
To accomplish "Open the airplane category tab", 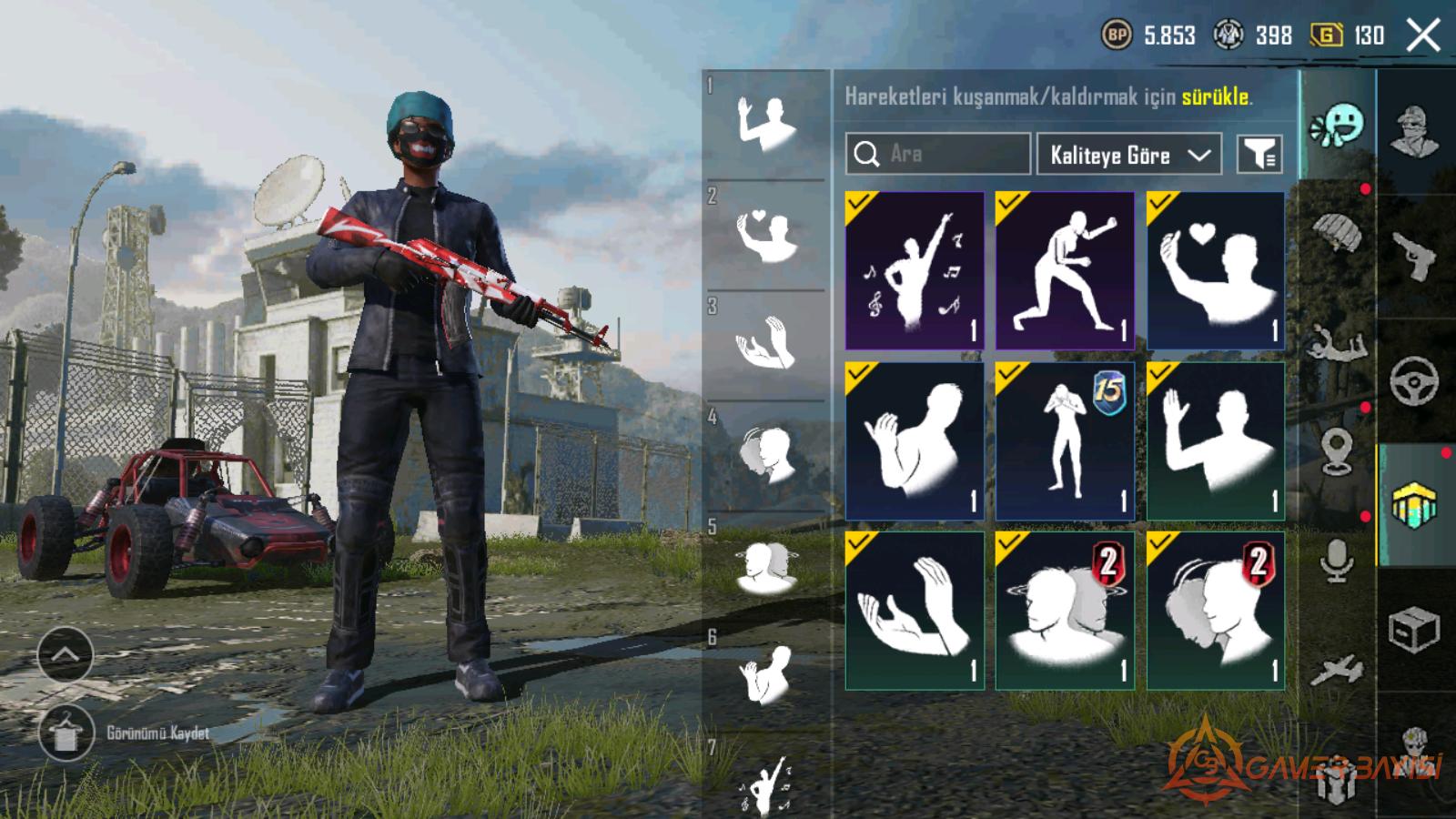I will 1336,671.
